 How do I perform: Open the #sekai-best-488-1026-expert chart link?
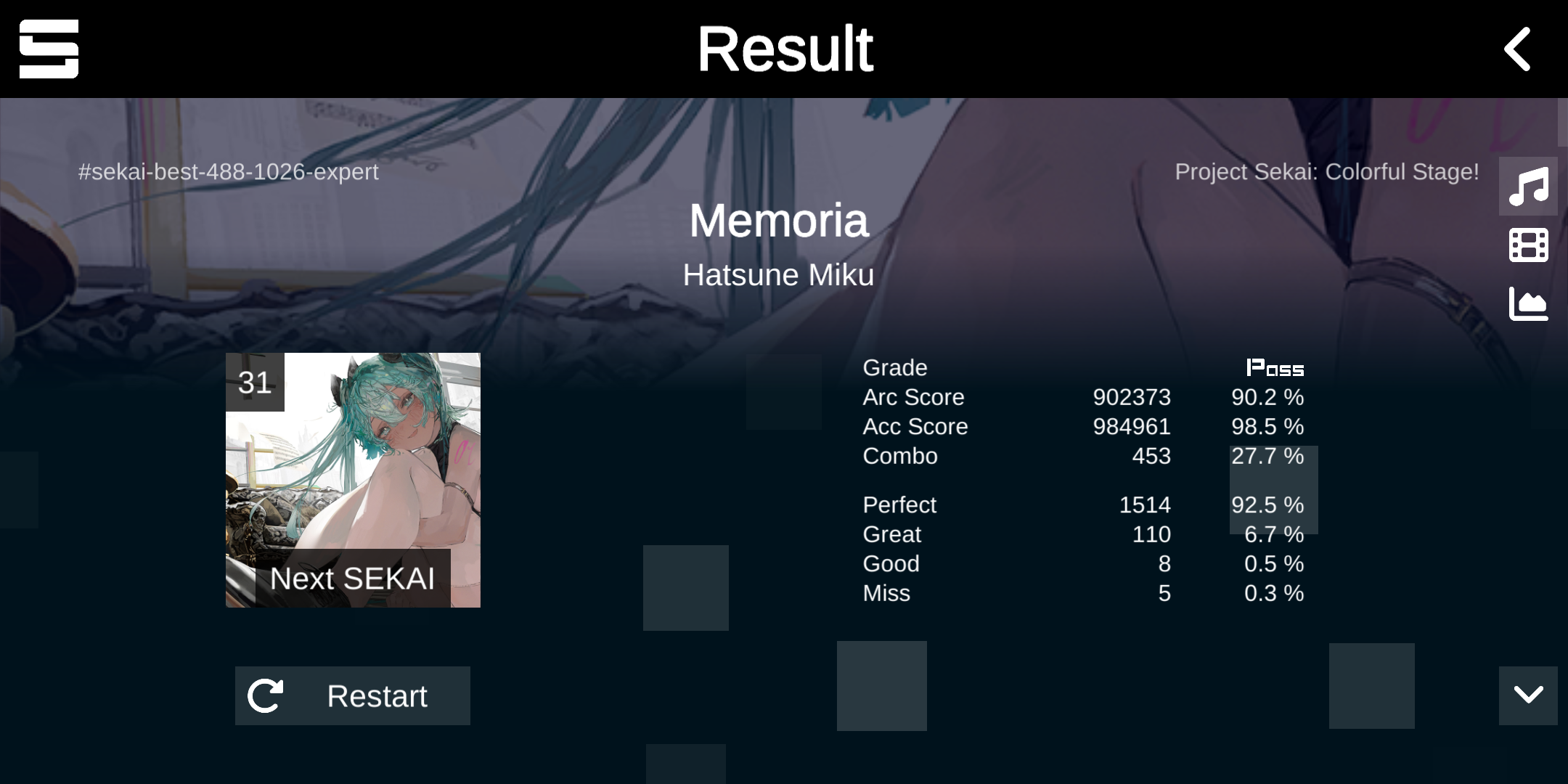click(227, 172)
